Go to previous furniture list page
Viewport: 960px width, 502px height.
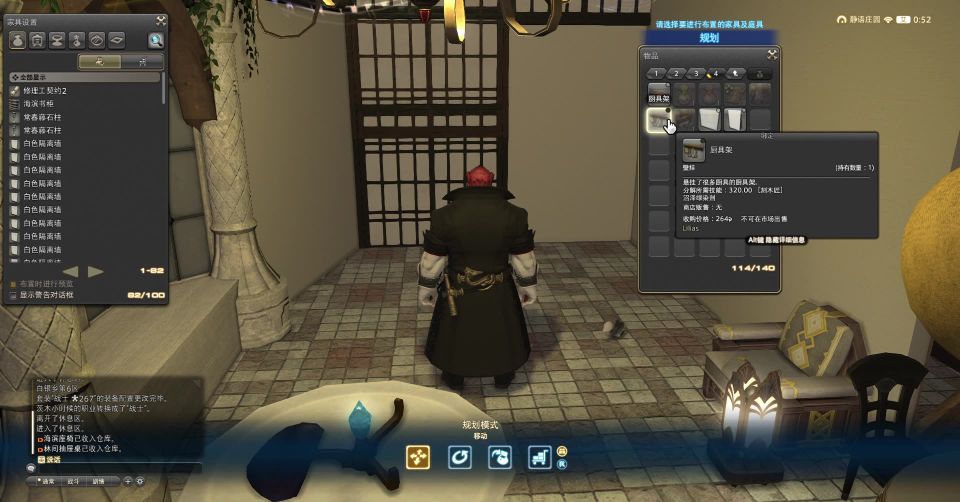(x=70, y=271)
